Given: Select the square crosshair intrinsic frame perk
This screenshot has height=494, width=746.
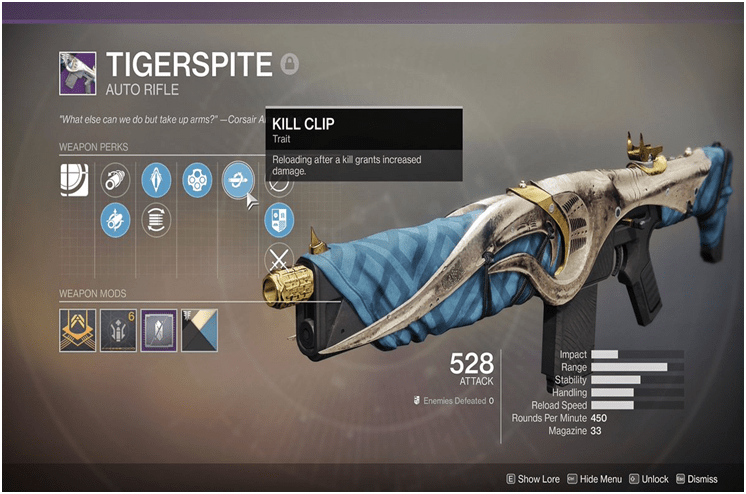Looking at the screenshot, I should 74,180.
